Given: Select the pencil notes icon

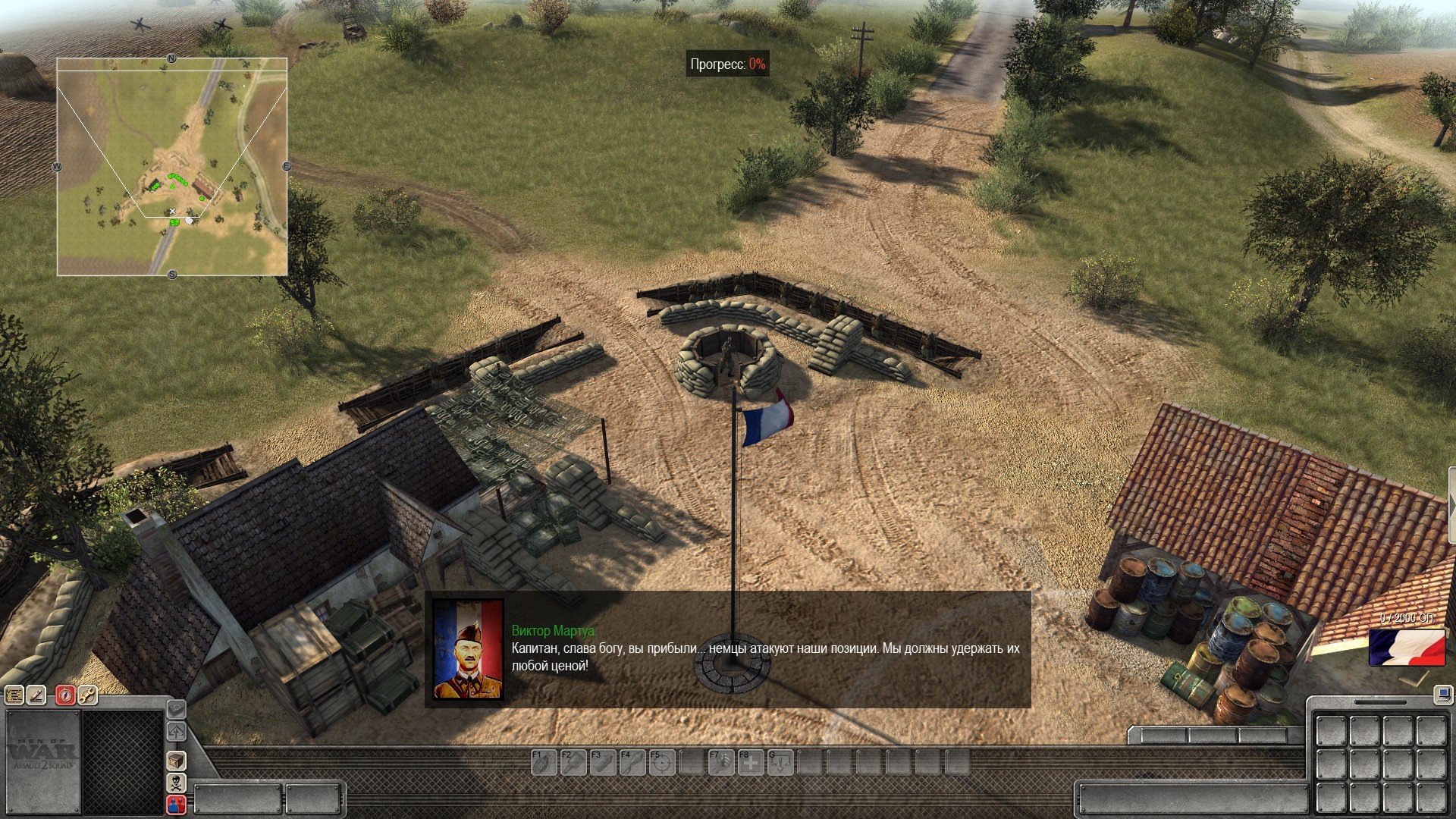Looking at the screenshot, I should [37, 695].
